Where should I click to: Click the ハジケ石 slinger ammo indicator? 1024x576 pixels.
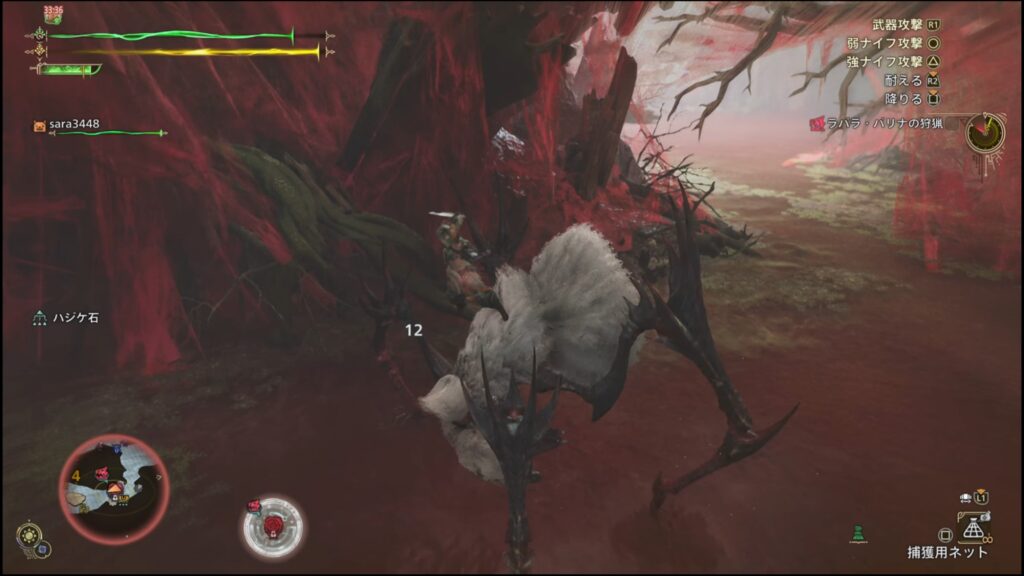68,318
